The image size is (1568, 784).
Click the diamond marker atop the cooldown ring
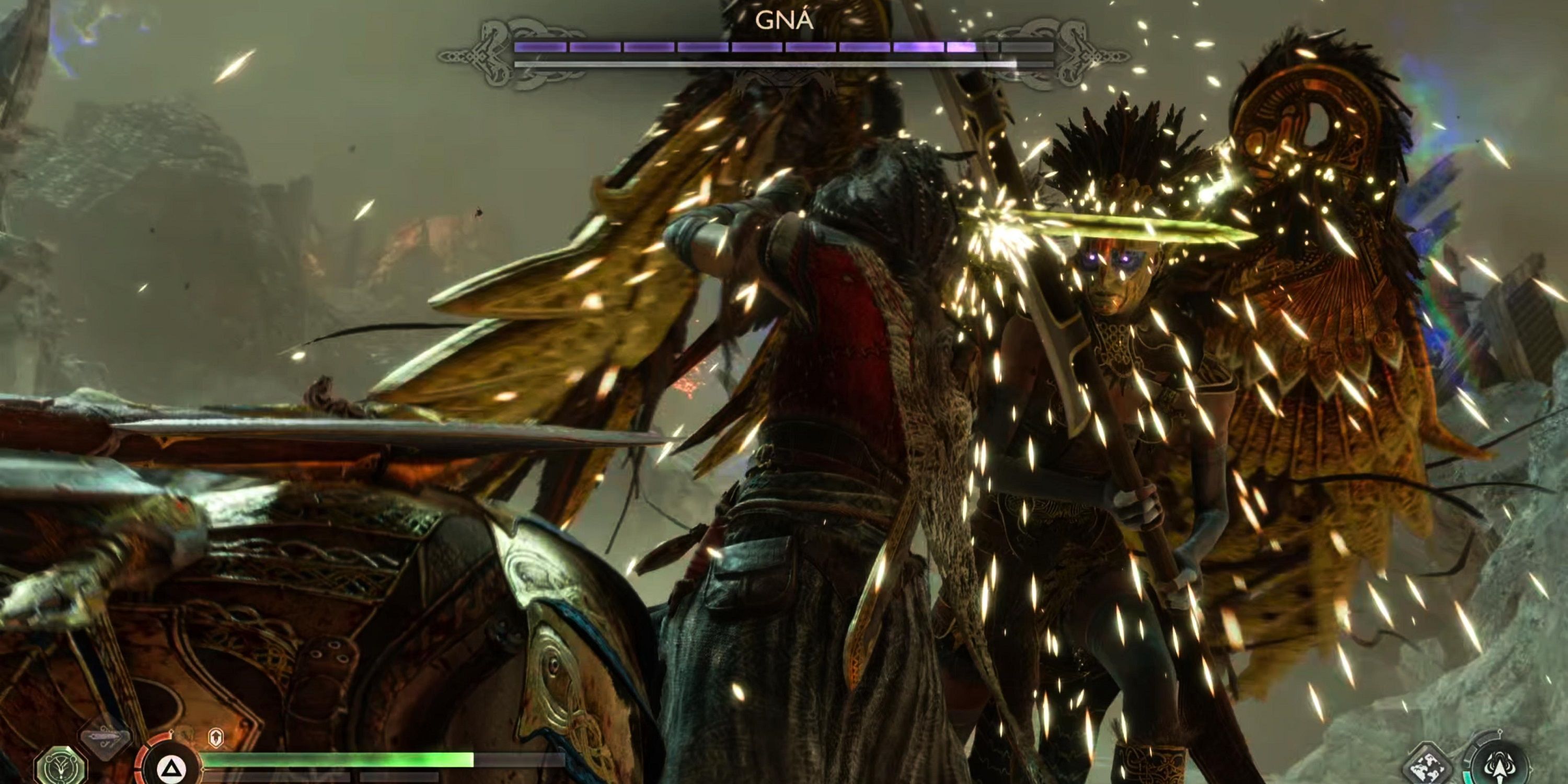pos(171,733)
